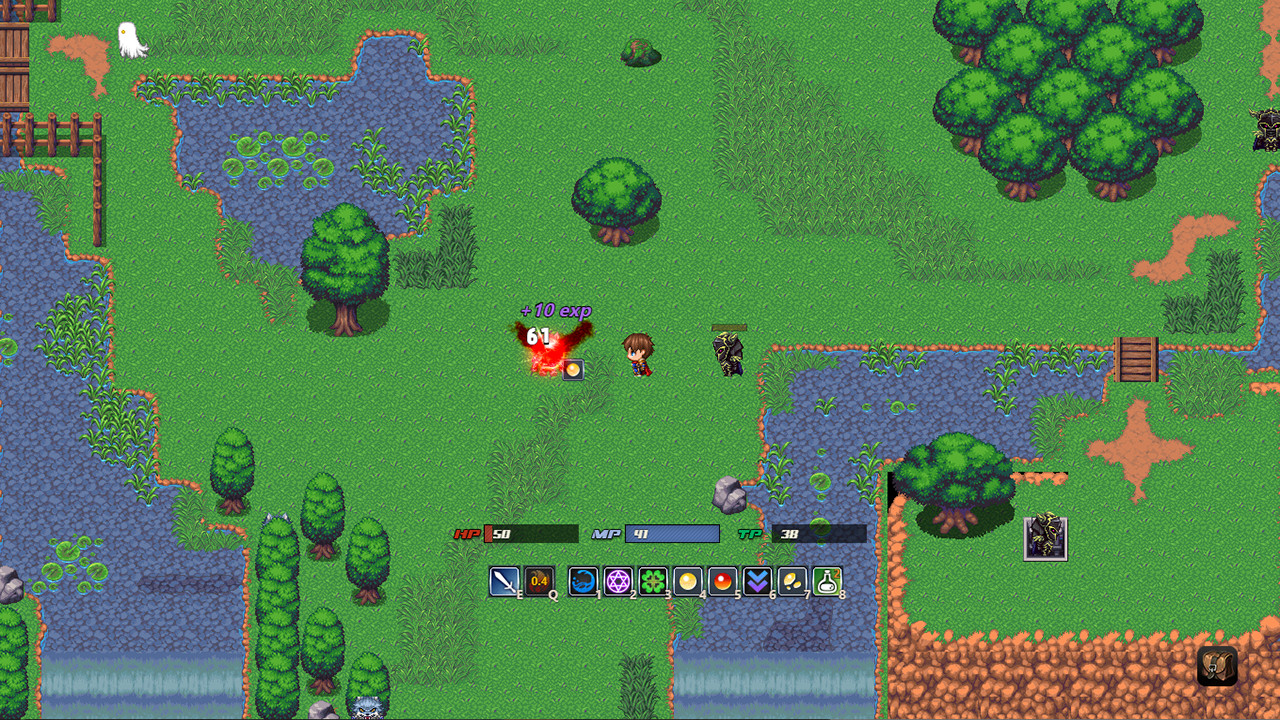Click the health bar above the dark knight enemy
Screen dimensions: 1280x720
(730, 327)
